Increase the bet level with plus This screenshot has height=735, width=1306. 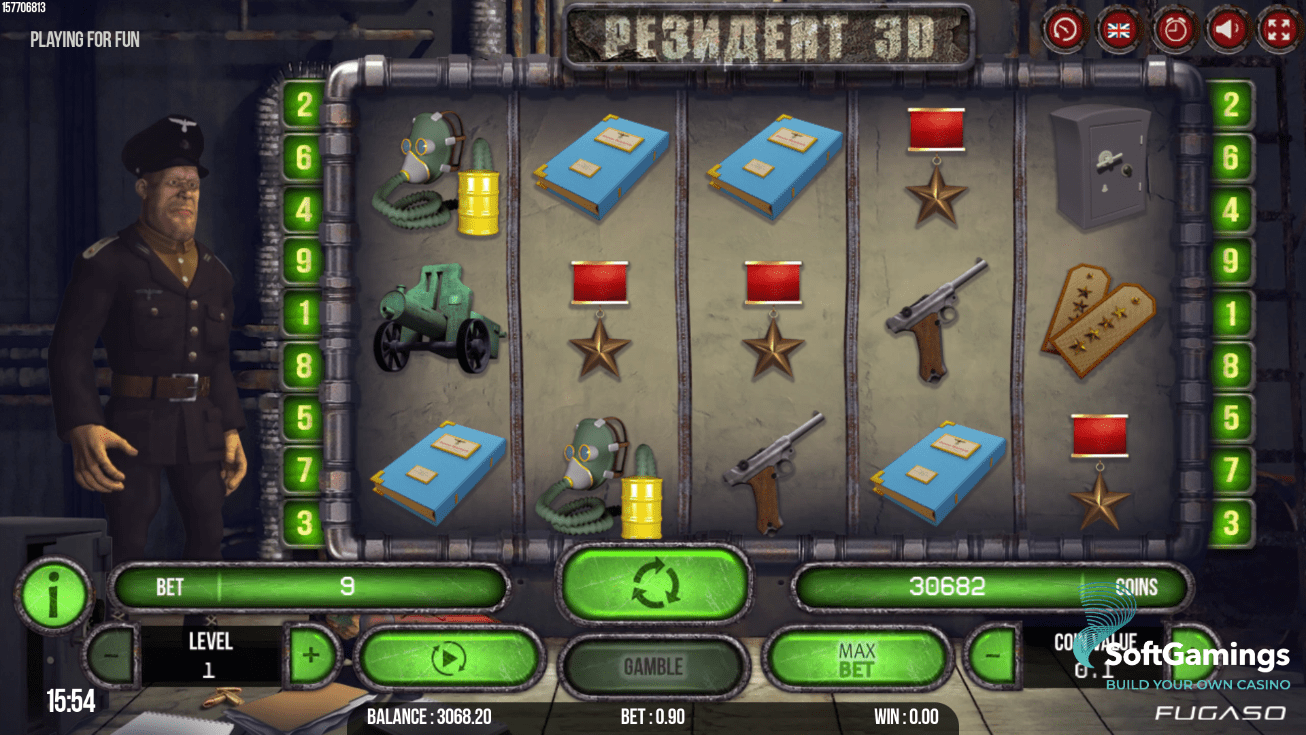click(x=311, y=656)
